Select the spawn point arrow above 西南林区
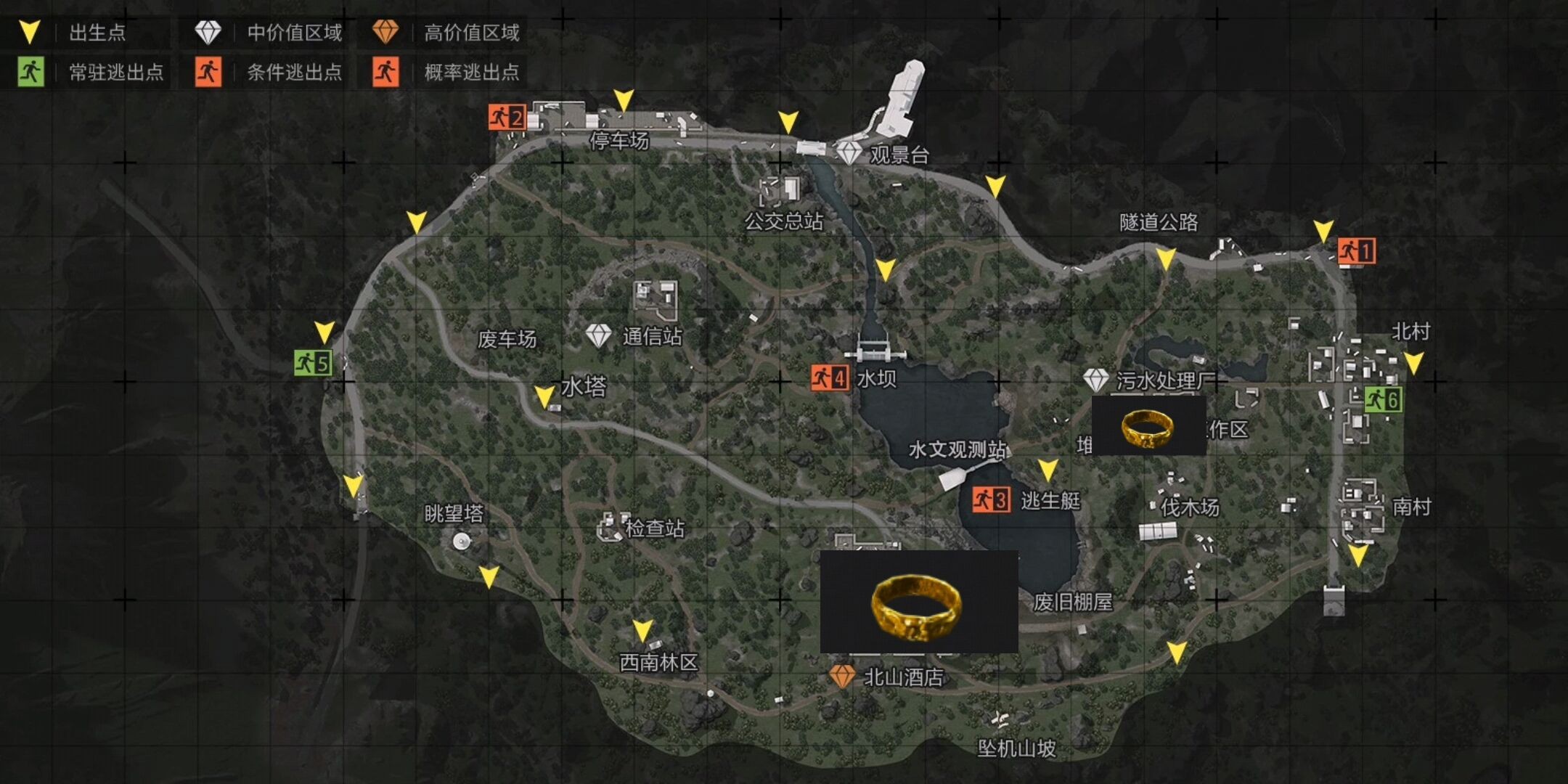The height and width of the screenshot is (784, 1568). click(642, 630)
